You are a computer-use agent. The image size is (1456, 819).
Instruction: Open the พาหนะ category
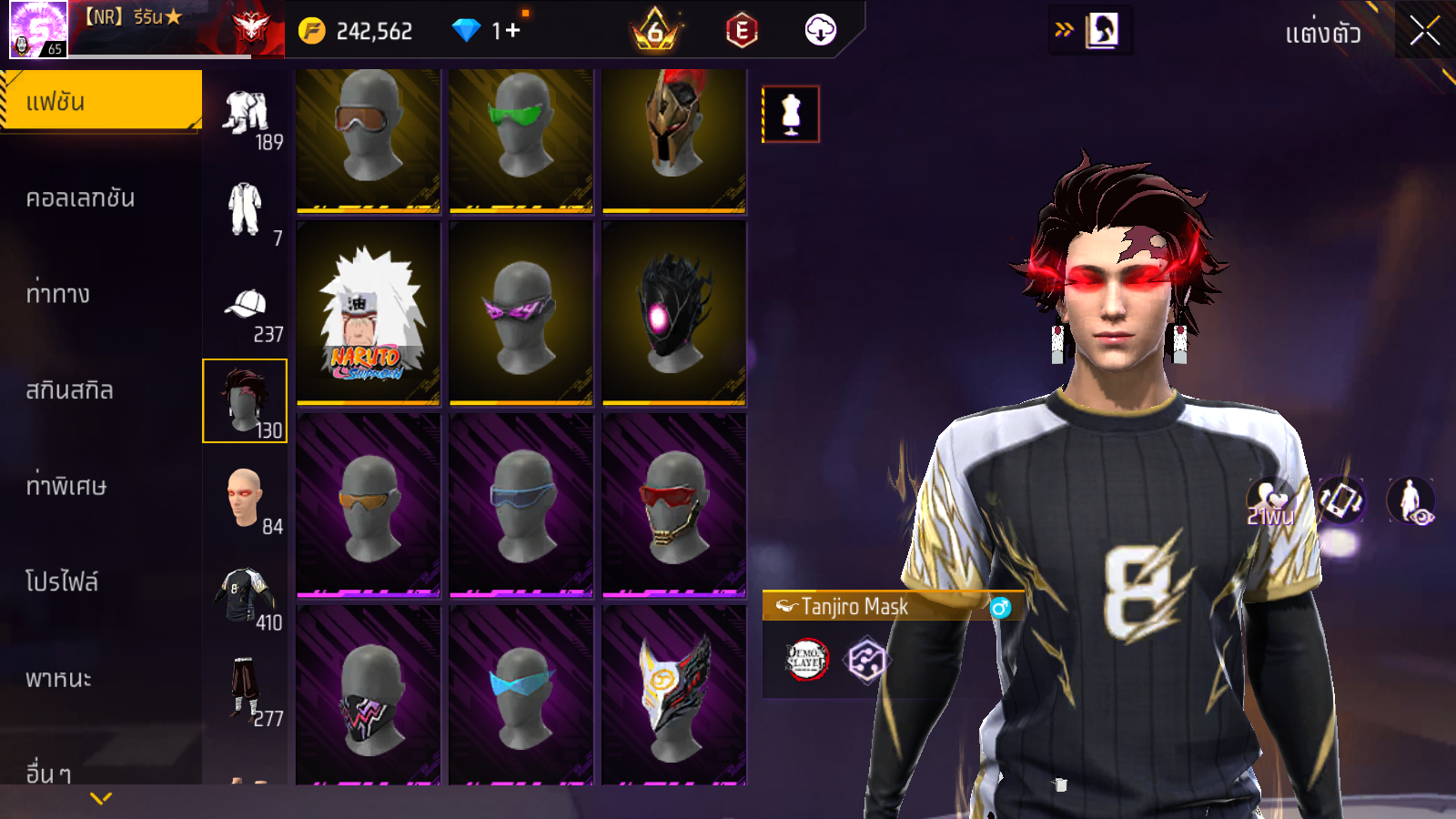(58, 679)
